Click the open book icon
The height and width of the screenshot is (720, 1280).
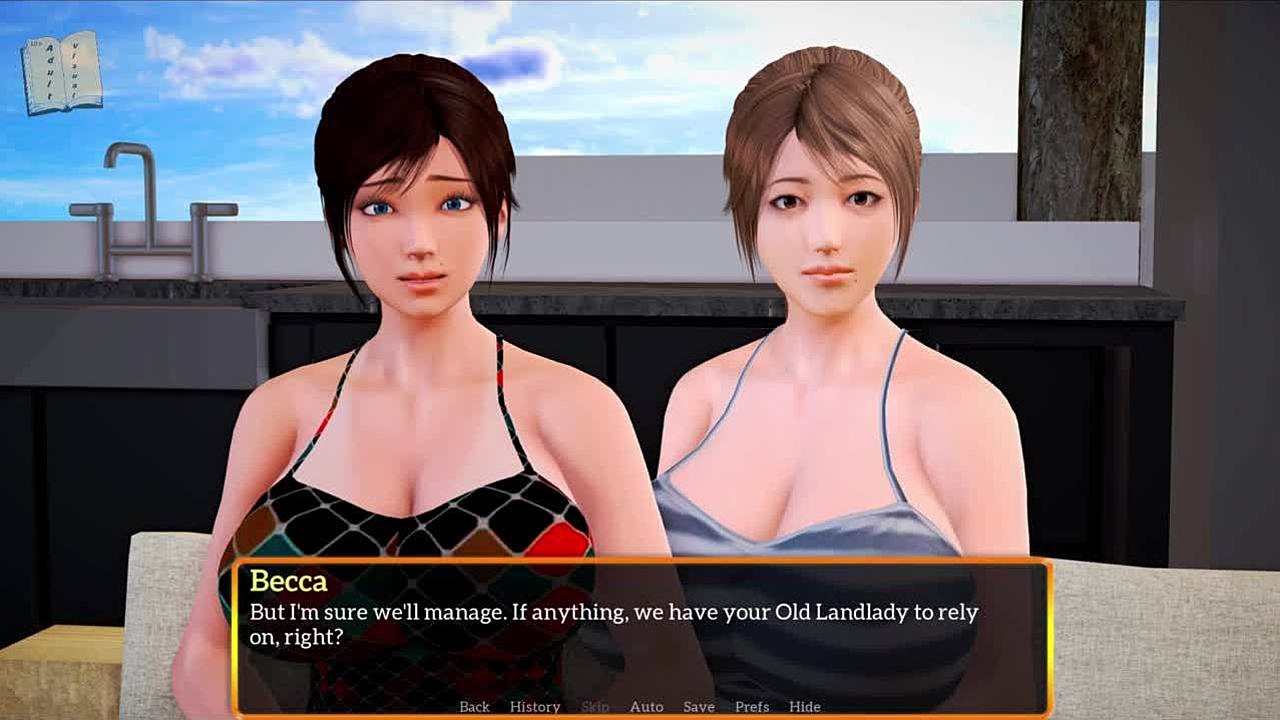point(61,72)
